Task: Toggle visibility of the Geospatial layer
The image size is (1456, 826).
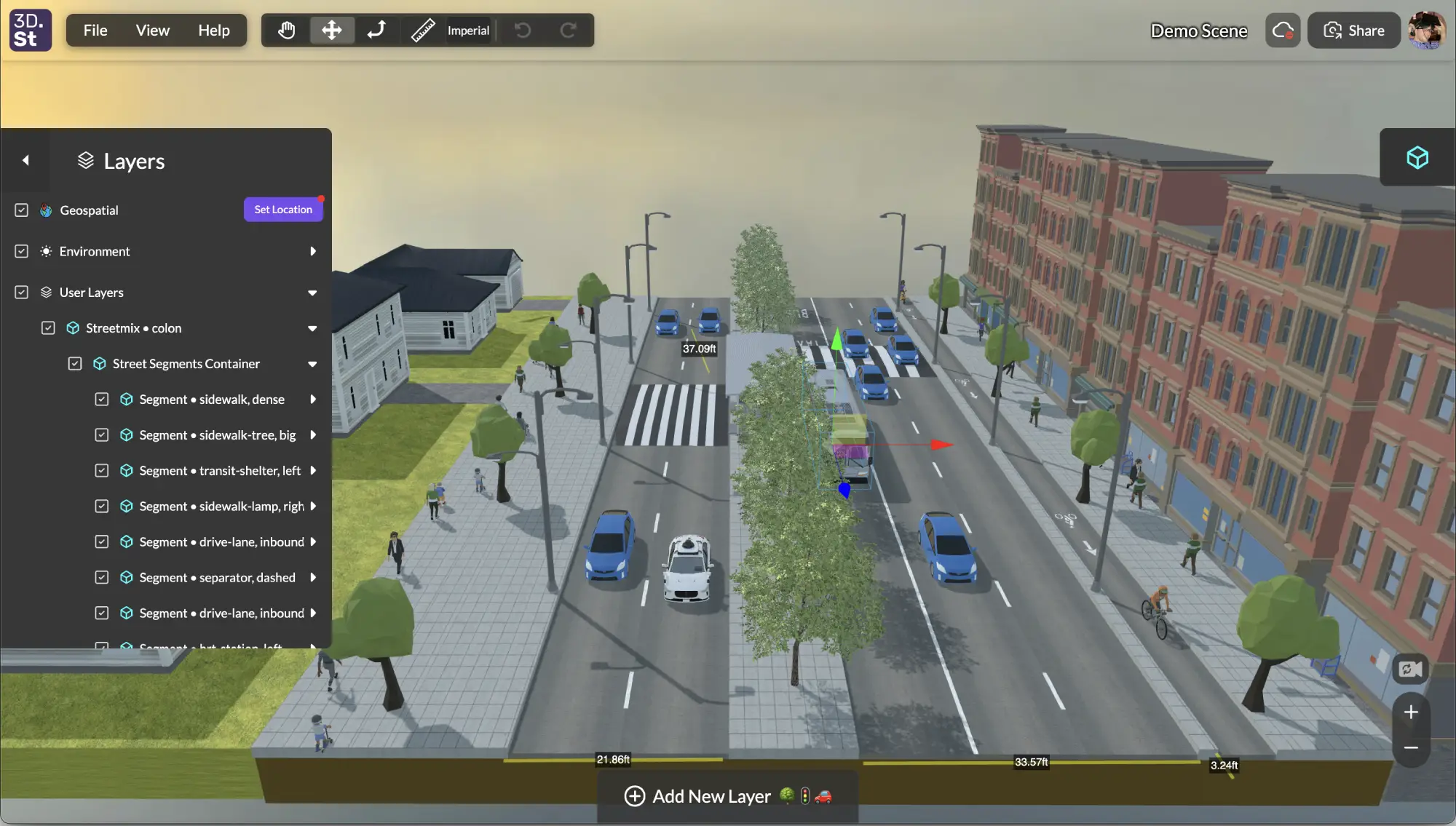Action: pyautogui.click(x=21, y=210)
